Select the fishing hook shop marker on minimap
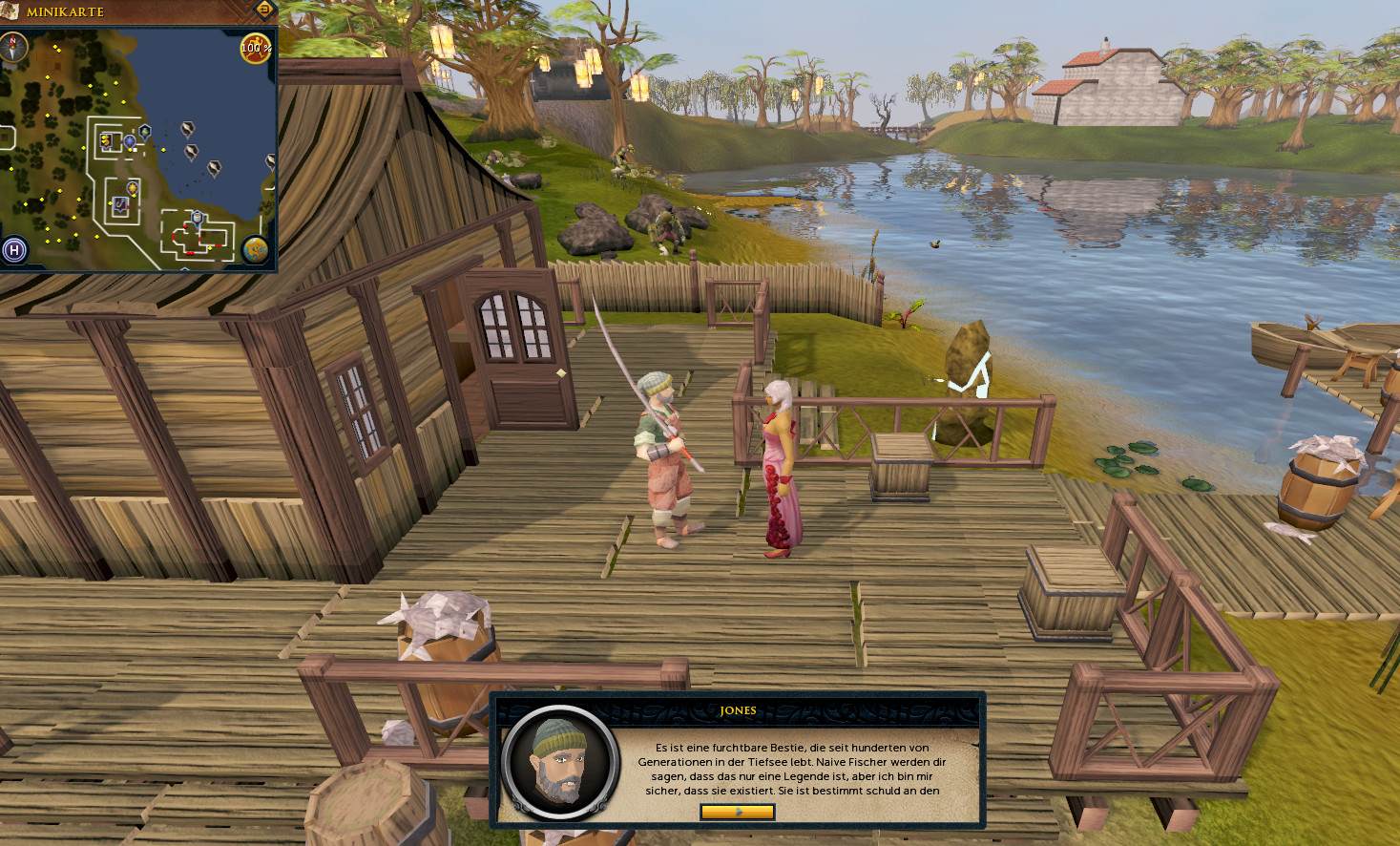1400x846 pixels. [x=120, y=204]
